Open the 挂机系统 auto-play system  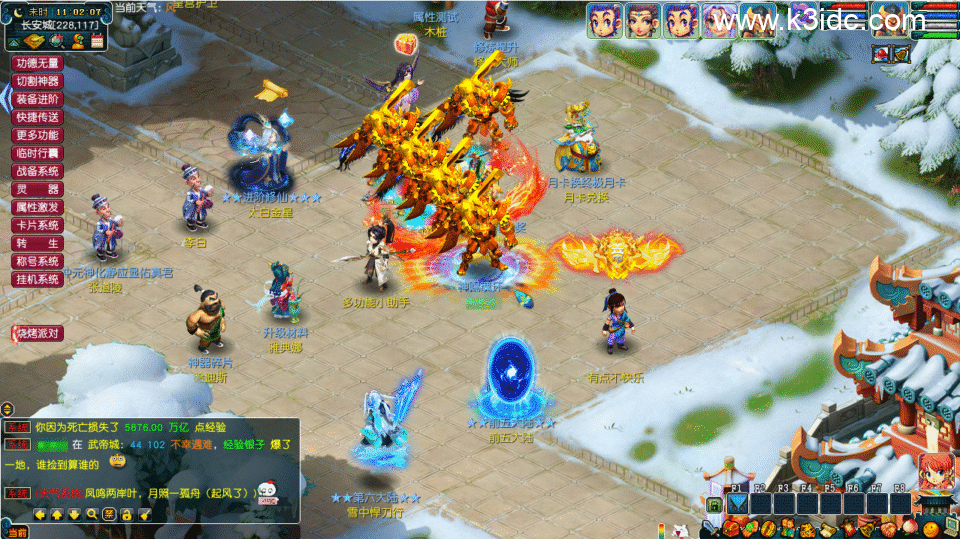click(x=38, y=279)
